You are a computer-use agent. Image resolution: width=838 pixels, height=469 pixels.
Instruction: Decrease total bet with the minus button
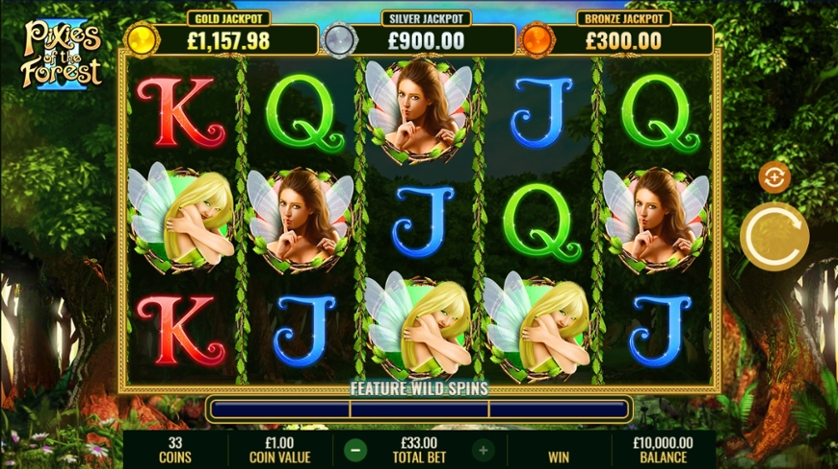pyautogui.click(x=356, y=450)
